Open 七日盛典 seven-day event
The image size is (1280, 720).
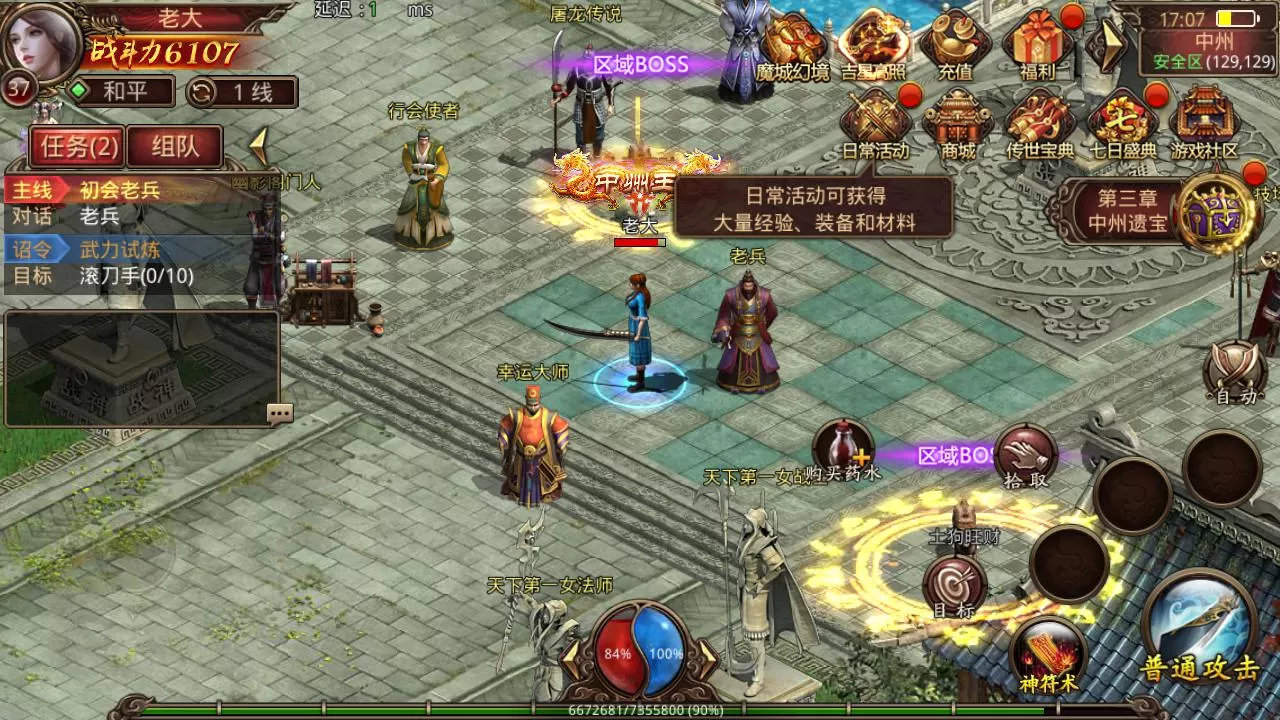(1121, 123)
